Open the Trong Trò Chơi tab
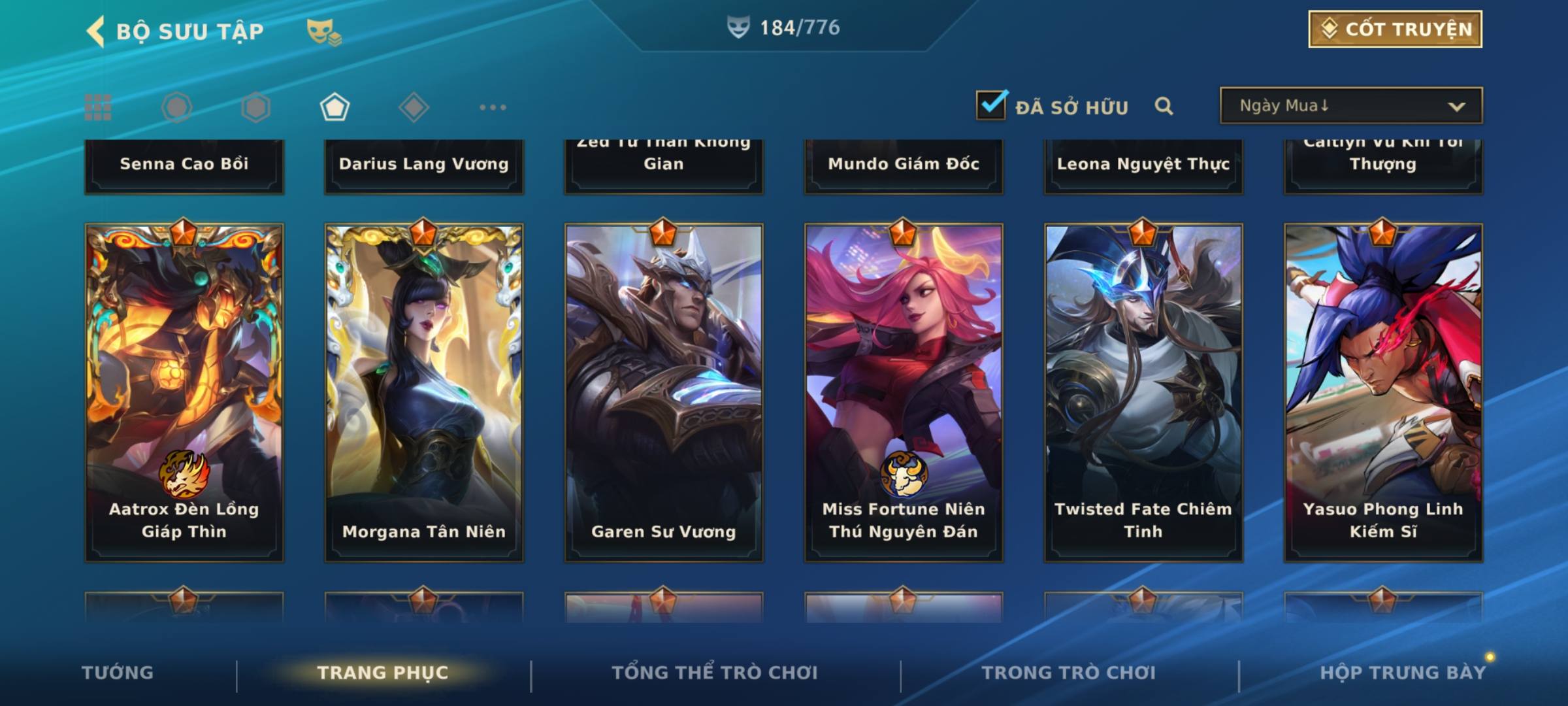The height and width of the screenshot is (706, 1568). pyautogui.click(x=1069, y=673)
